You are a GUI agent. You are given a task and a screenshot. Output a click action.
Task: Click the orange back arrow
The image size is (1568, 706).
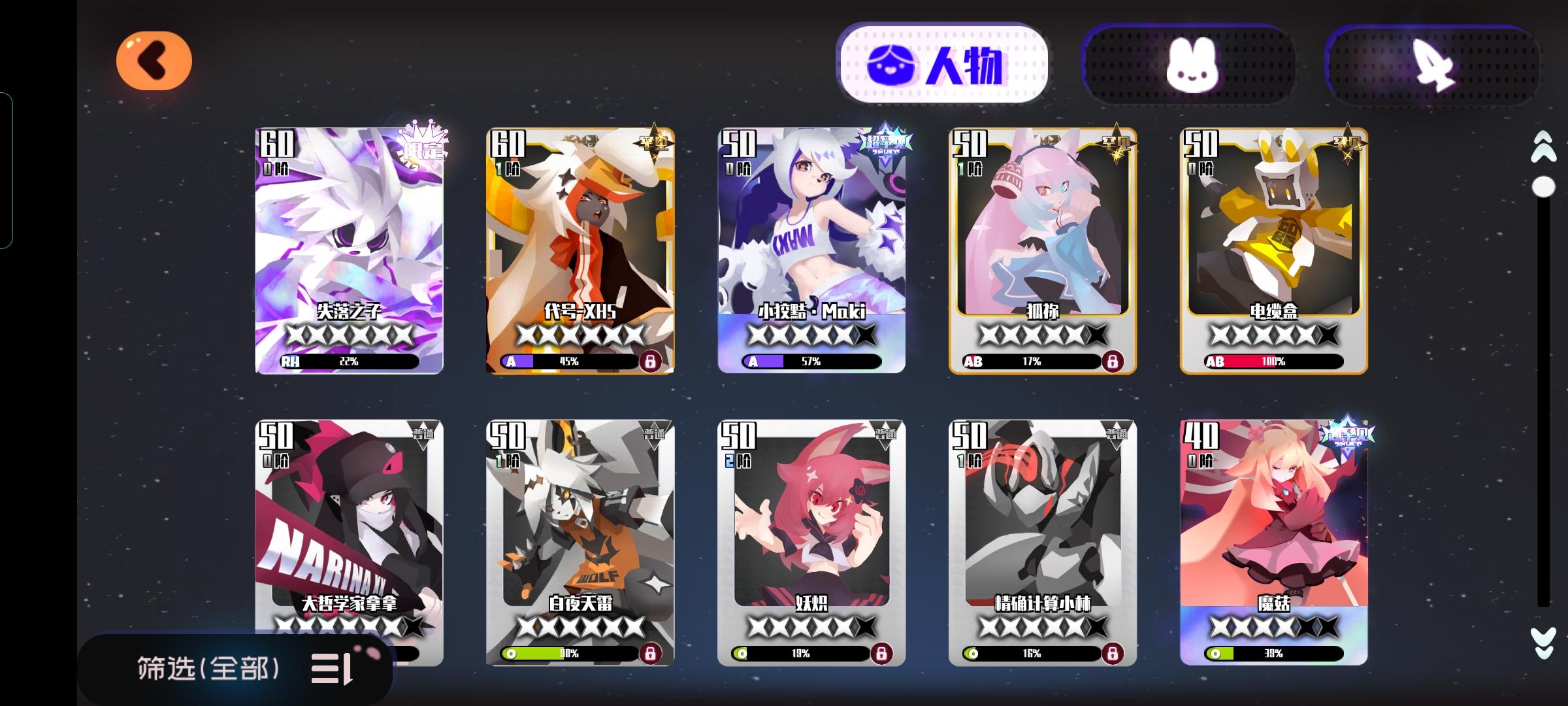click(x=155, y=60)
